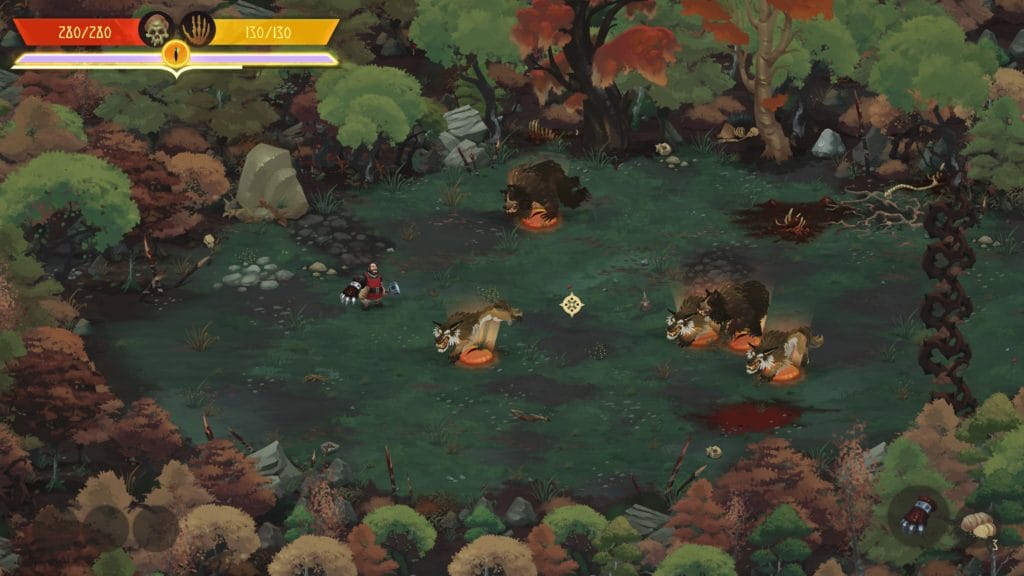Click the orange eye emblem

coord(176,54)
